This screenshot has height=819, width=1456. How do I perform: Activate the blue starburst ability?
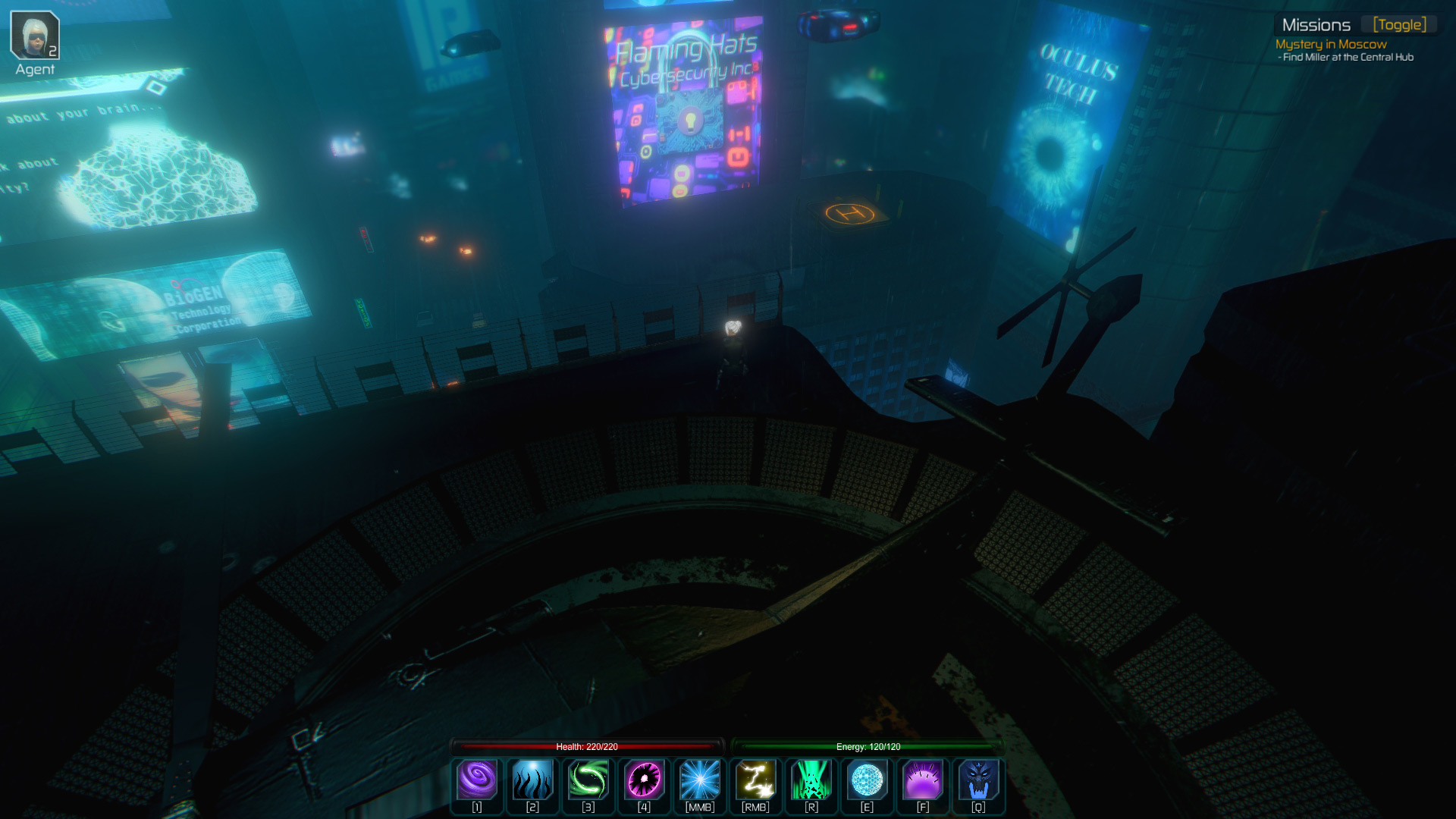click(x=699, y=780)
